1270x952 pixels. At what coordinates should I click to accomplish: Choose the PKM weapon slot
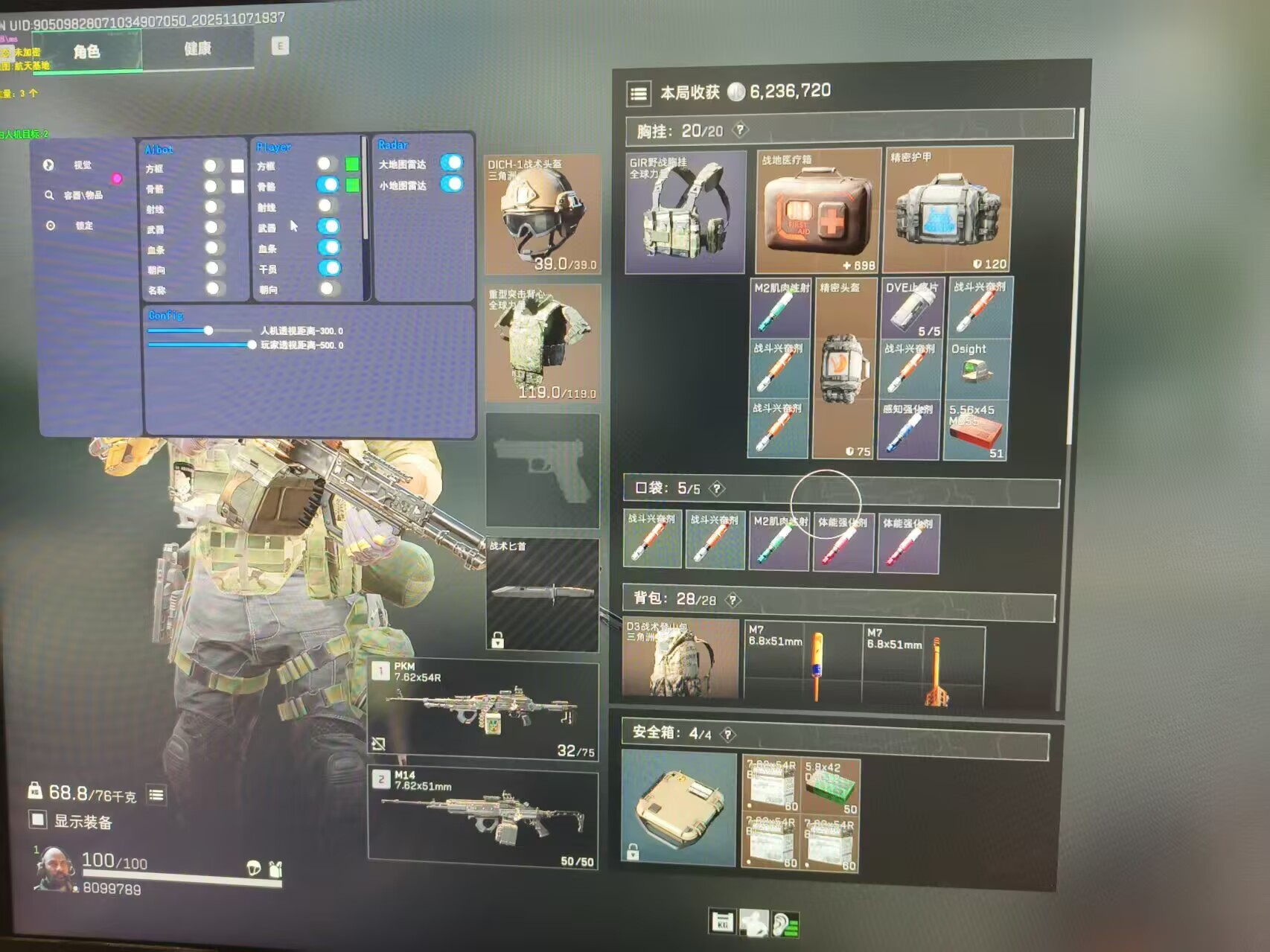coord(483,710)
